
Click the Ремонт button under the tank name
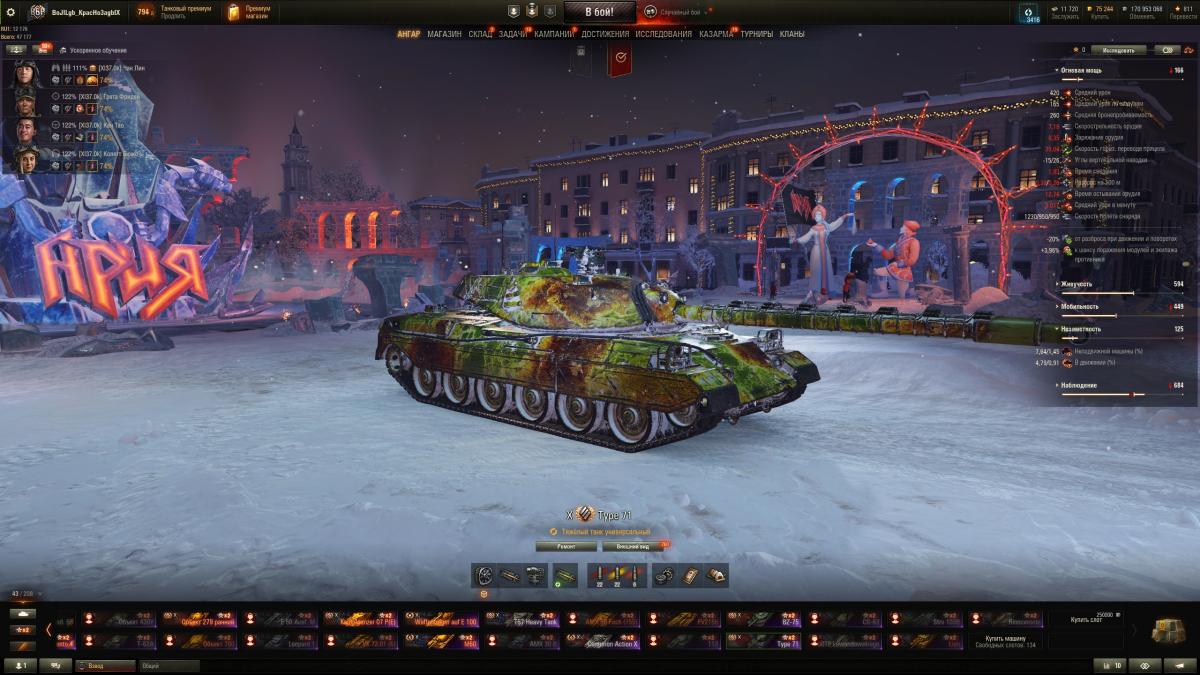(566, 547)
